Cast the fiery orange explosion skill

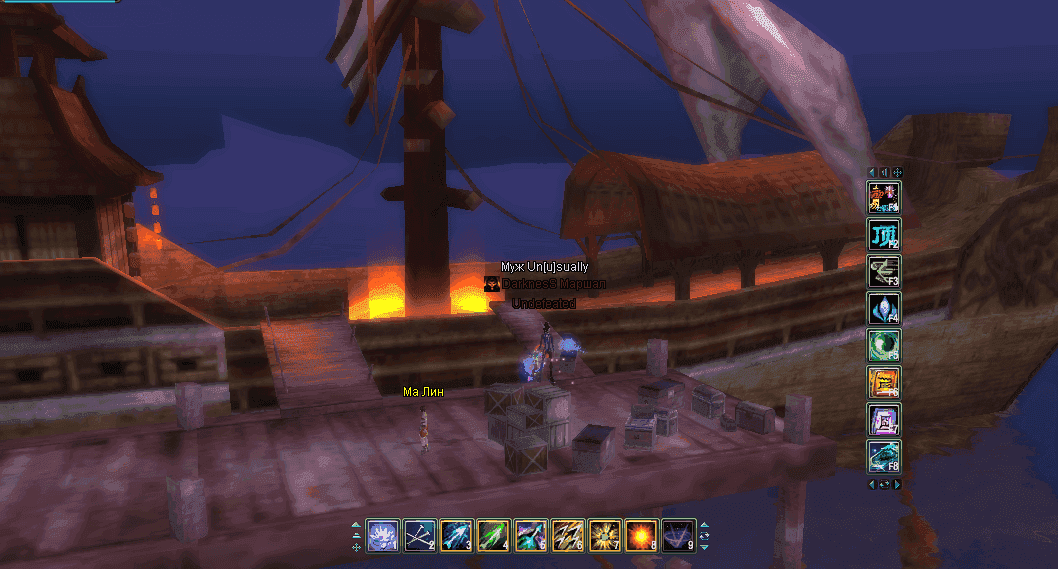(641, 536)
